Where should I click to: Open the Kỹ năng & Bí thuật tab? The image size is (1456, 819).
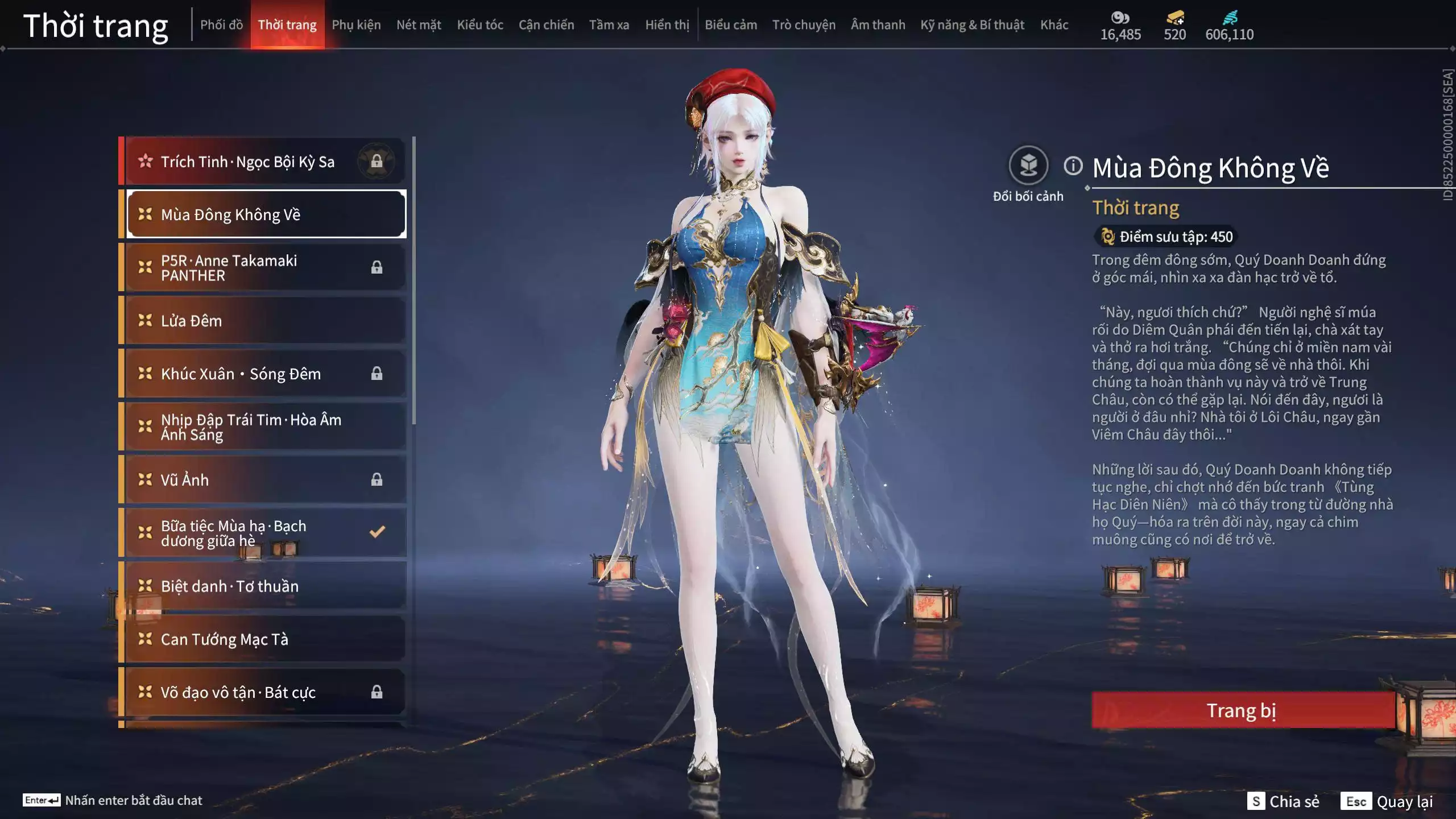coord(972,25)
